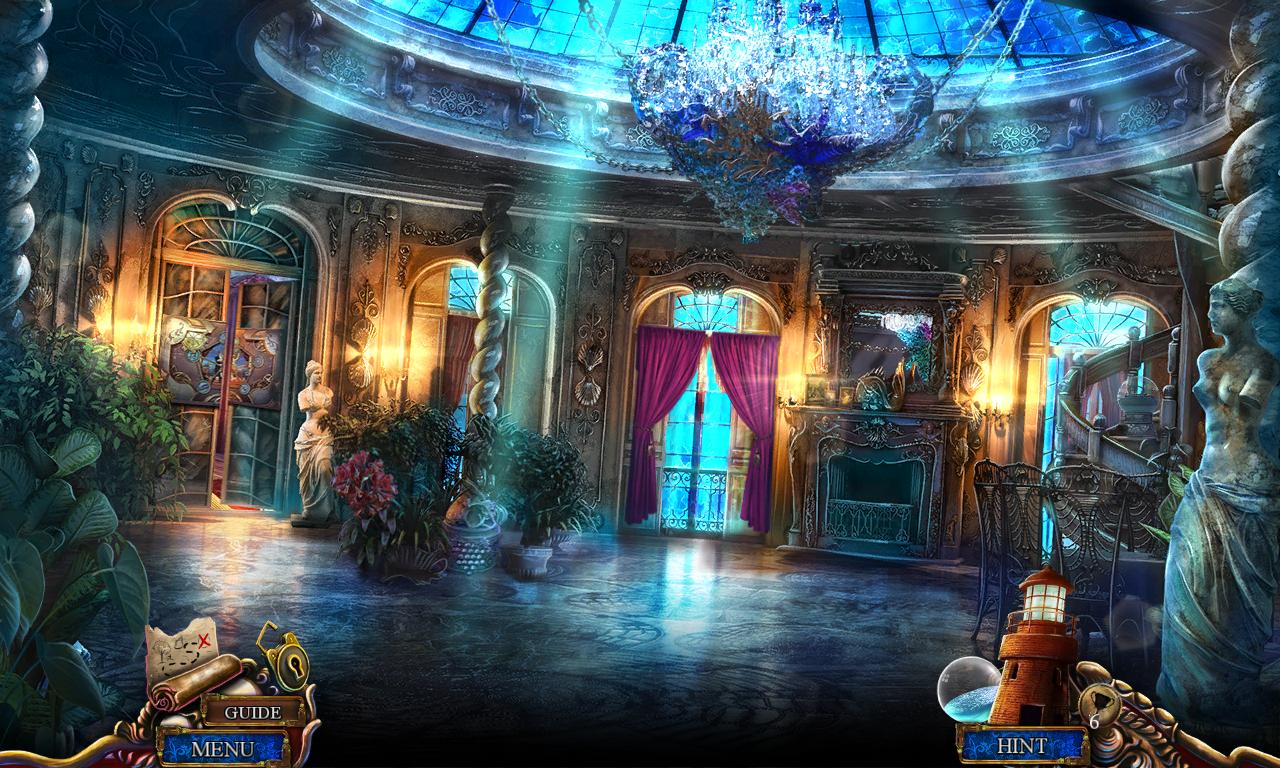Image resolution: width=1280 pixels, height=768 pixels.
Task: Open the GUIDE
Action: (x=254, y=713)
